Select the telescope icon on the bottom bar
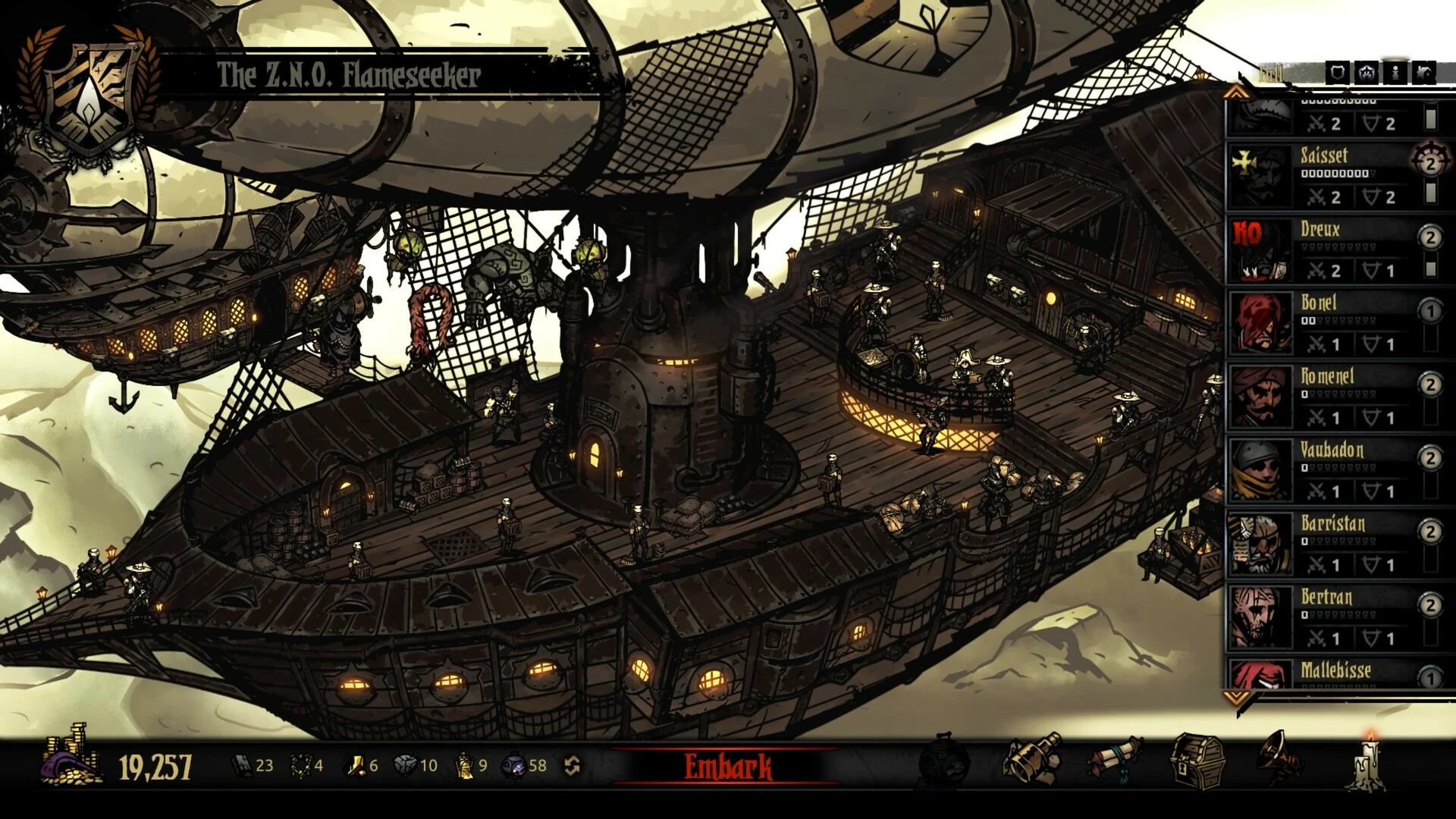 (1031, 758)
